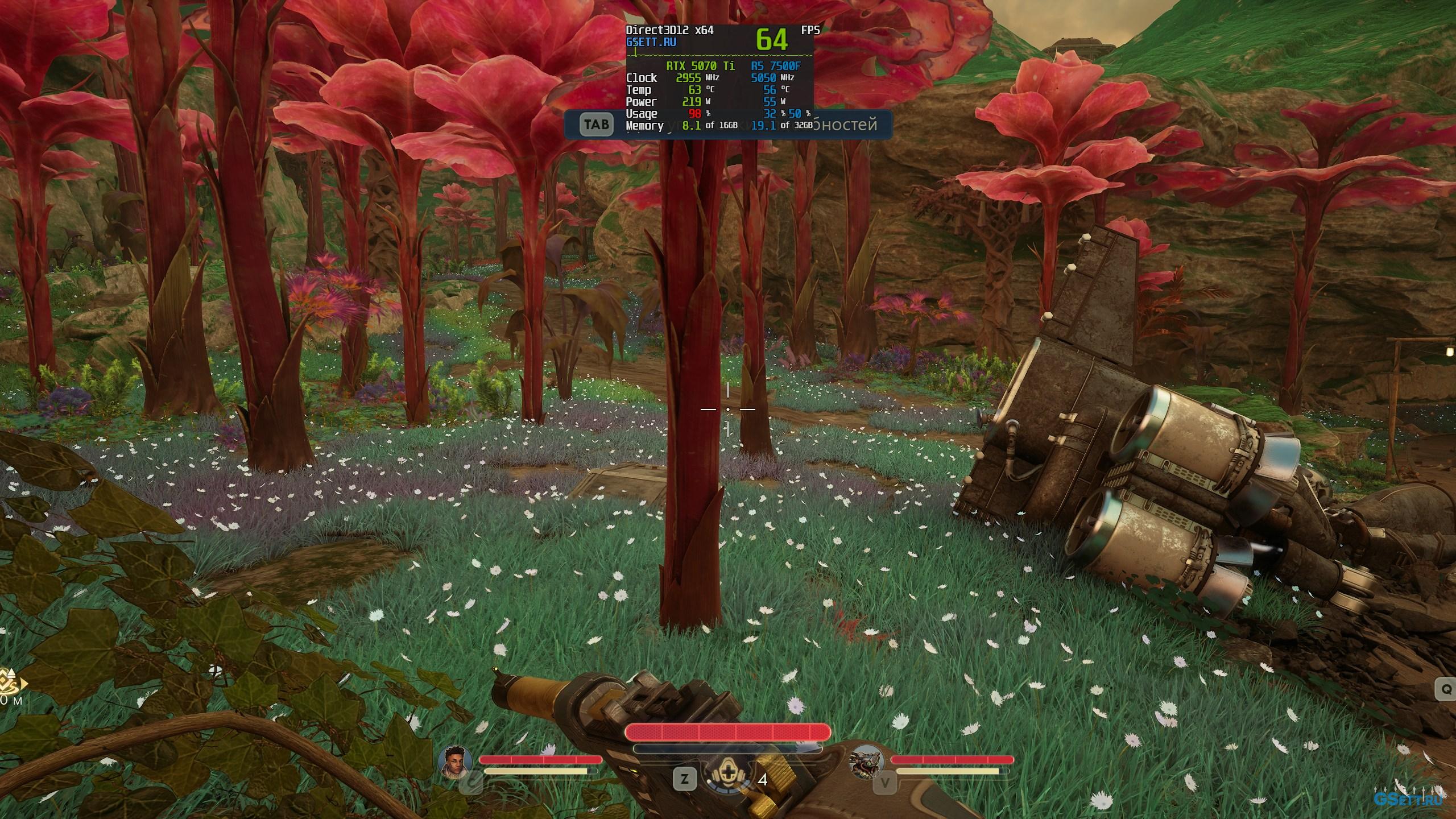This screenshot has height=819, width=1456.
Task: Open the GSETT.RU link in the overlay
Action: (651, 42)
